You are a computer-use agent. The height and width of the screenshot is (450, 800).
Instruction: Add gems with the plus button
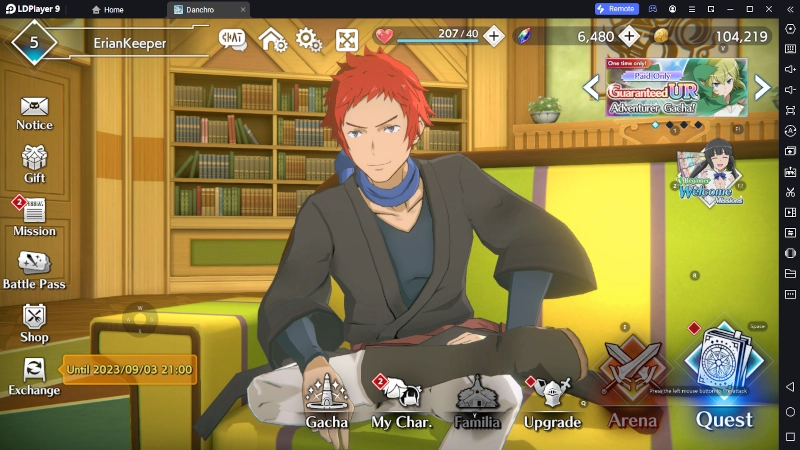pos(629,36)
